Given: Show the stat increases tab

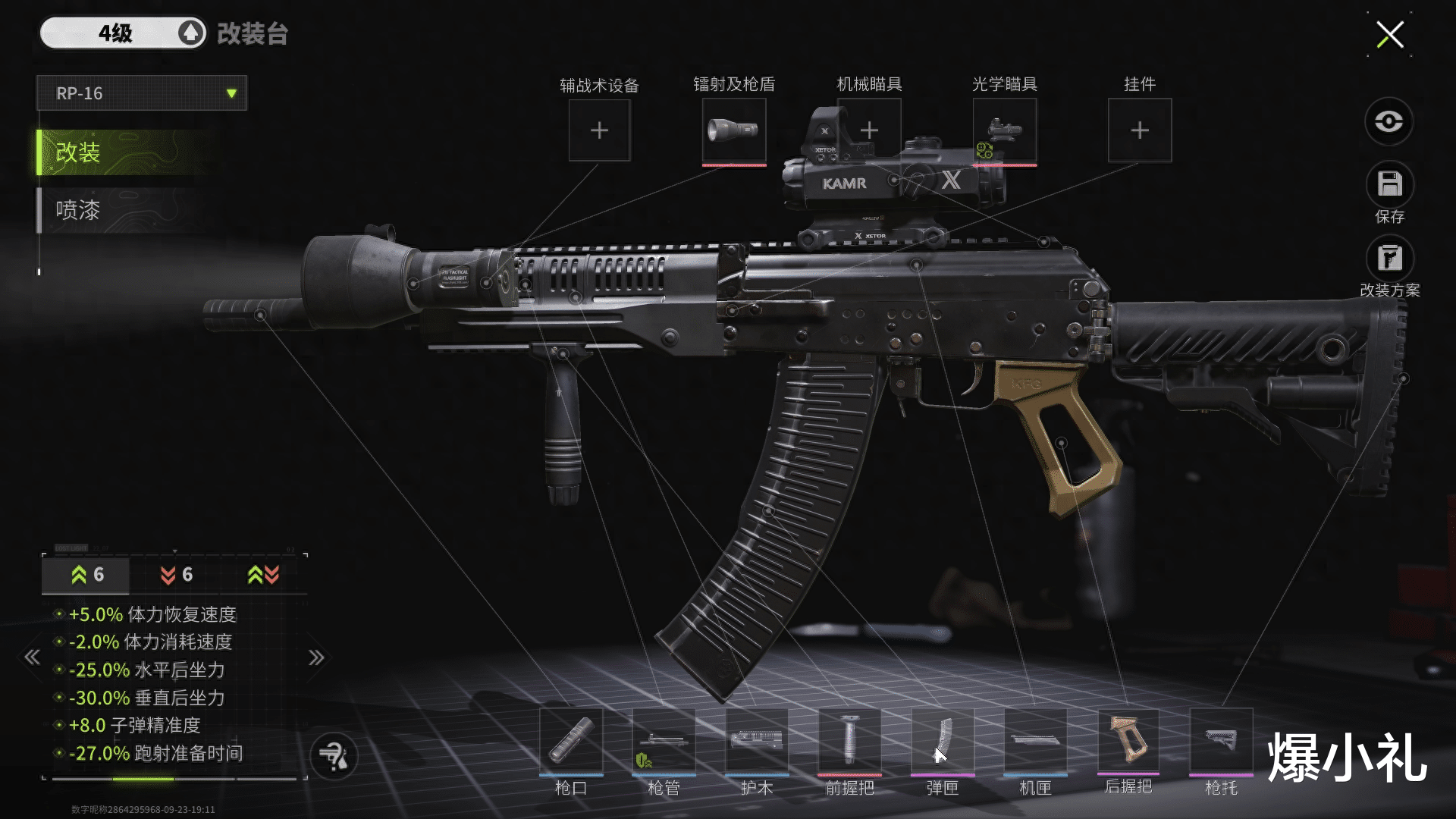Looking at the screenshot, I should coord(86,575).
